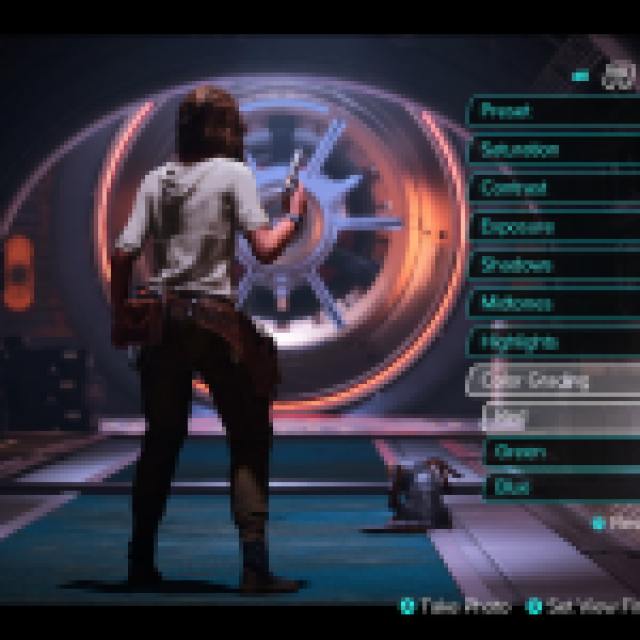Choose the Contrast setting
The image size is (640, 640).
(x=552, y=188)
